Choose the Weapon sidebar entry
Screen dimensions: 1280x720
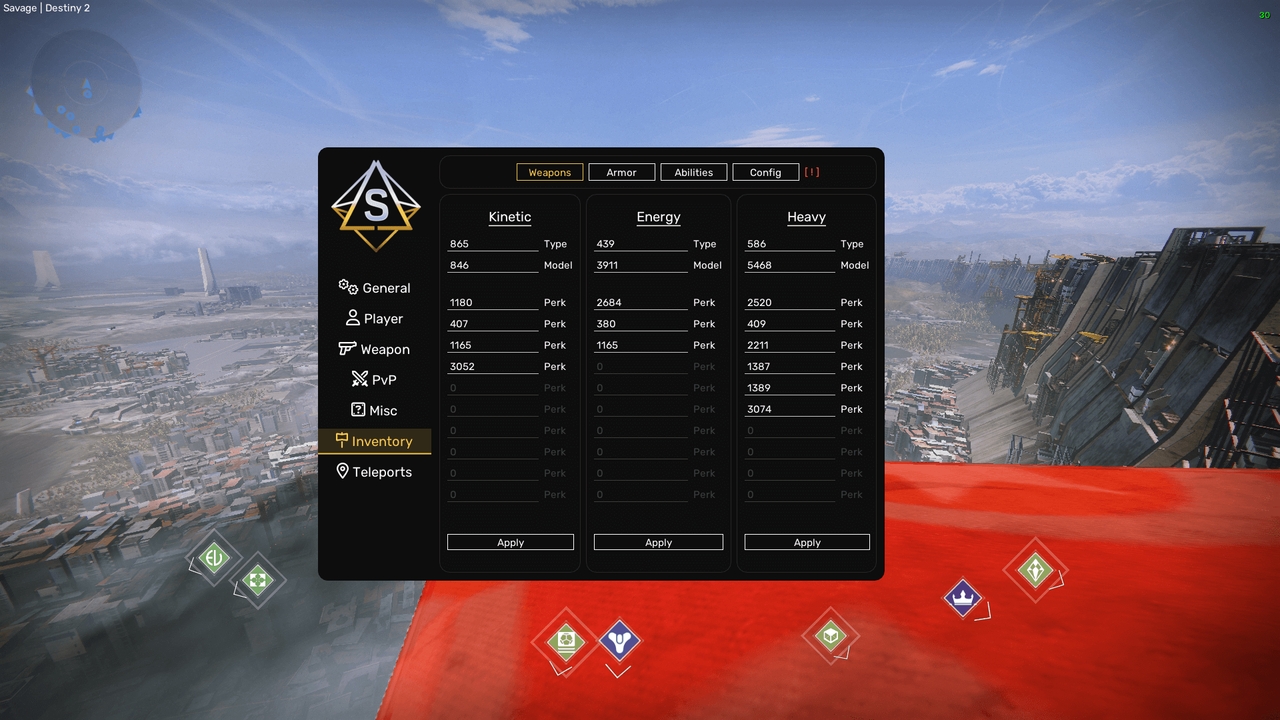pos(375,349)
